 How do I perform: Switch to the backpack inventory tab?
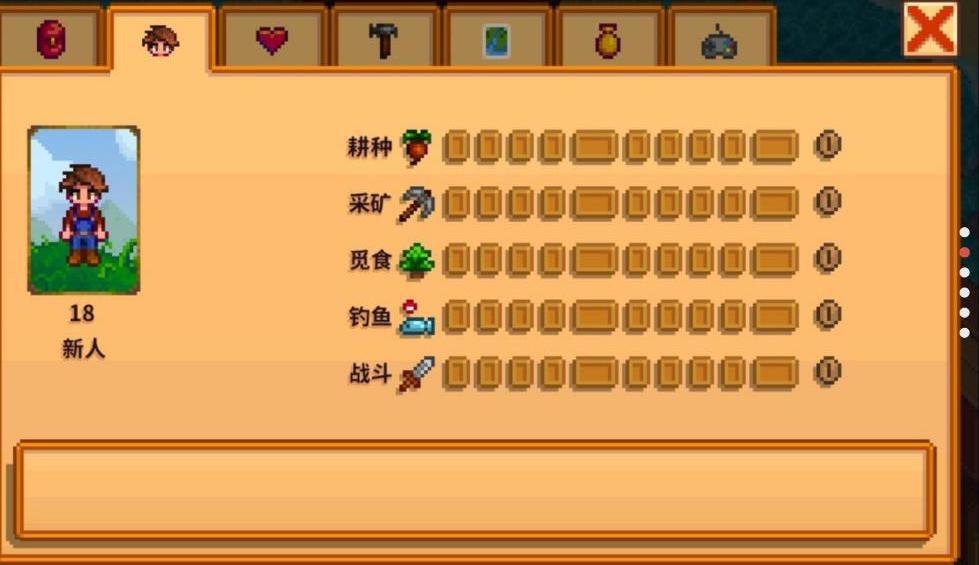click(x=51, y=40)
